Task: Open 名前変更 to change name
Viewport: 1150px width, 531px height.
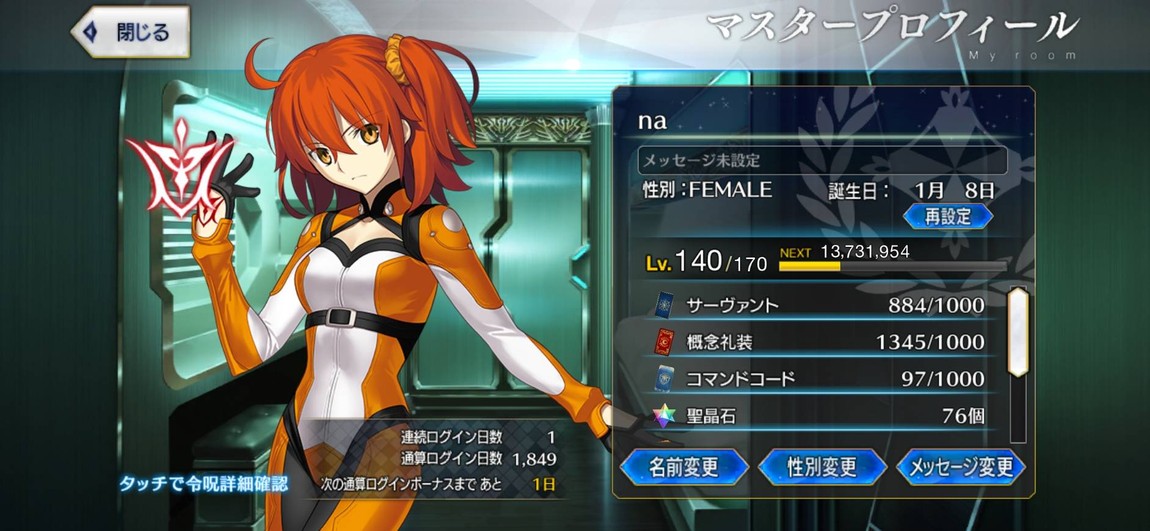Action: tap(684, 466)
